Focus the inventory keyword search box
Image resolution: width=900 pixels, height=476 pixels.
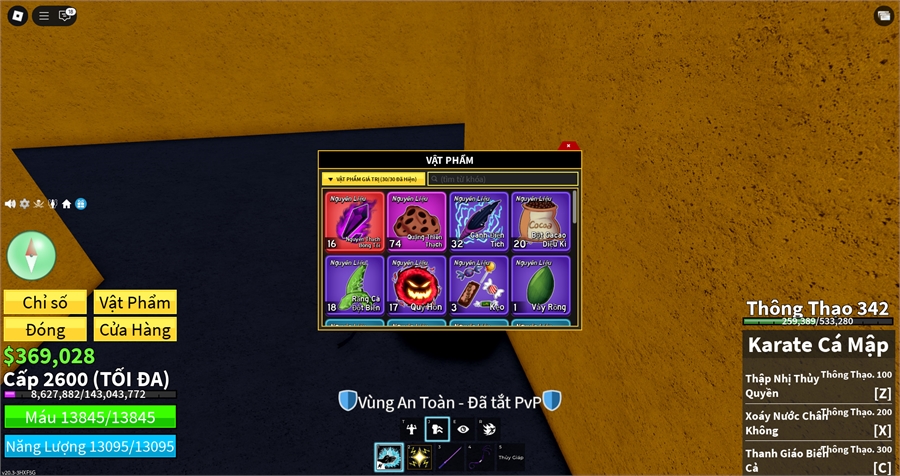point(503,179)
